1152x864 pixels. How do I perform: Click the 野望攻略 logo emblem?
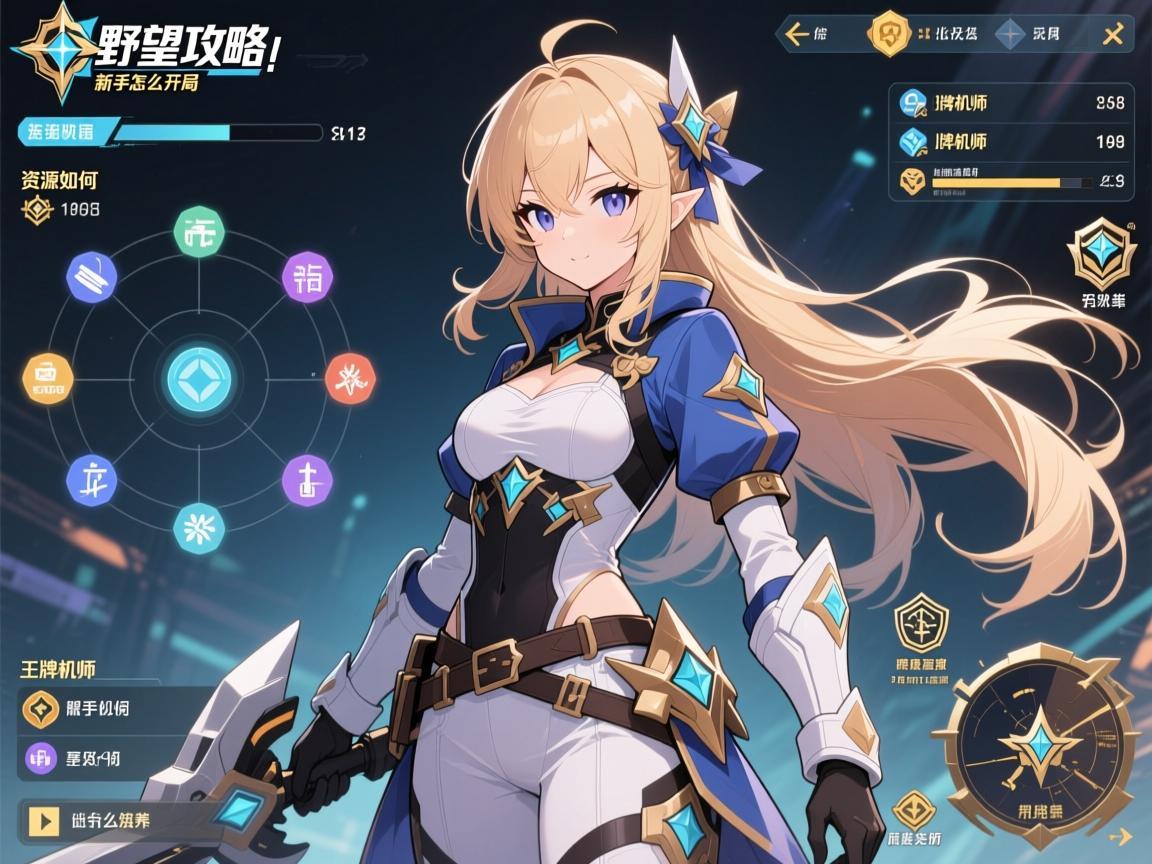pyautogui.click(x=57, y=50)
